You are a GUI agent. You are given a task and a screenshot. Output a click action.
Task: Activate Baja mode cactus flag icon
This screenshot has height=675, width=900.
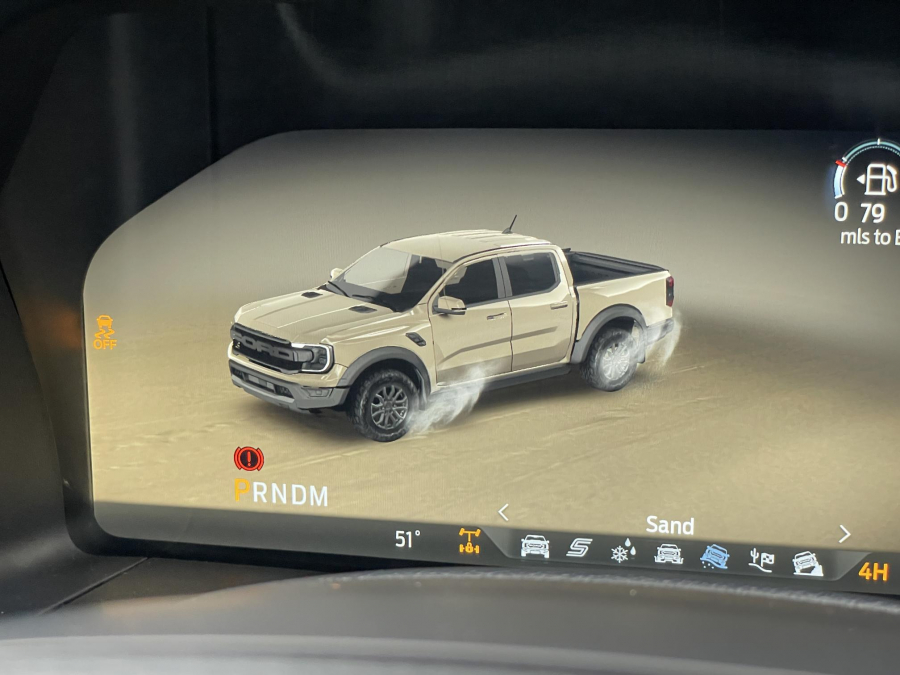coord(761,560)
